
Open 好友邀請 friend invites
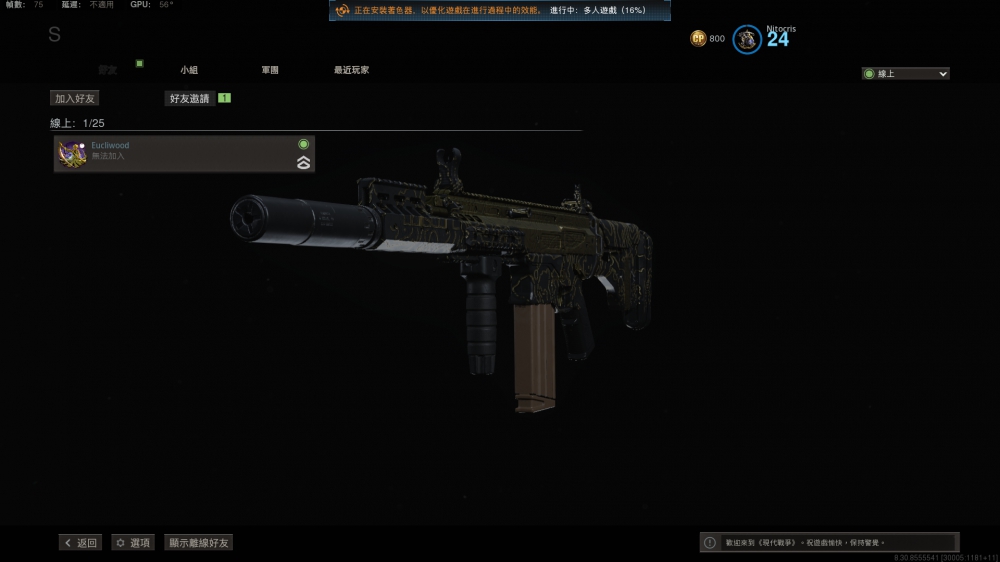pyautogui.click(x=189, y=98)
